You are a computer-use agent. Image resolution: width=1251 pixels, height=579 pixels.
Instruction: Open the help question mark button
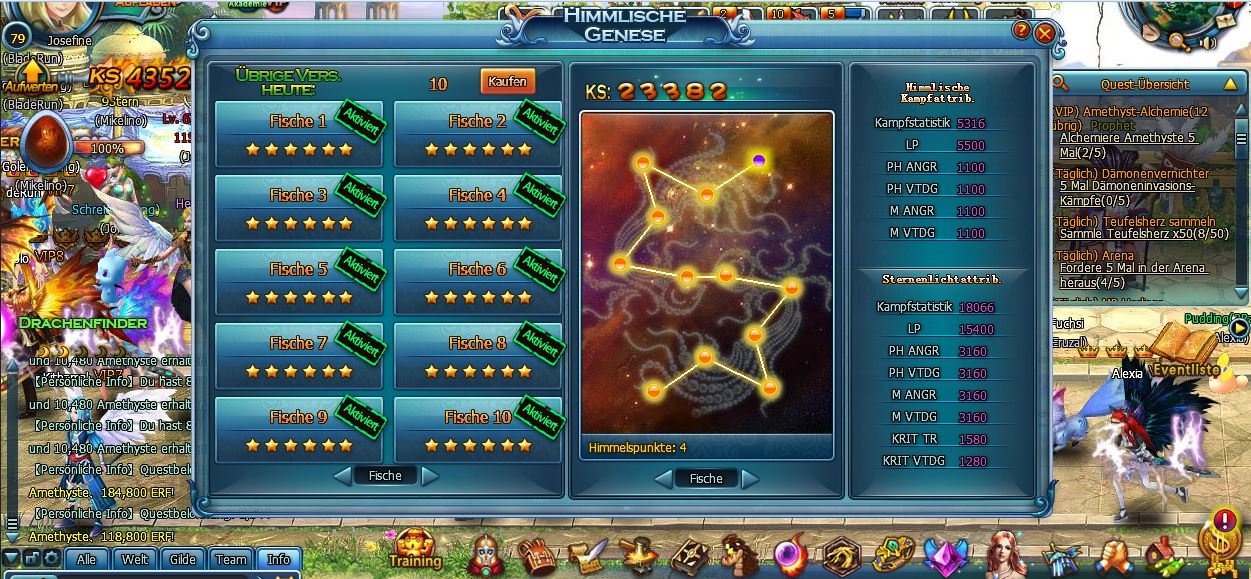1021,31
